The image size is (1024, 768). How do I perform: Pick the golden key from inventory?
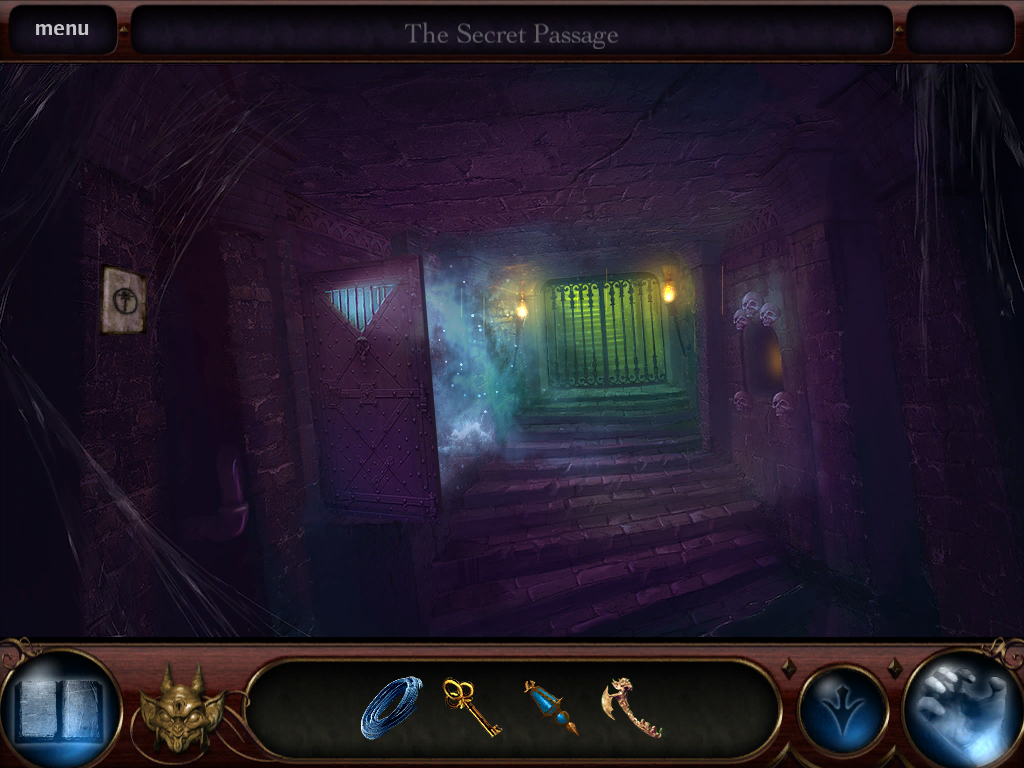click(470, 707)
